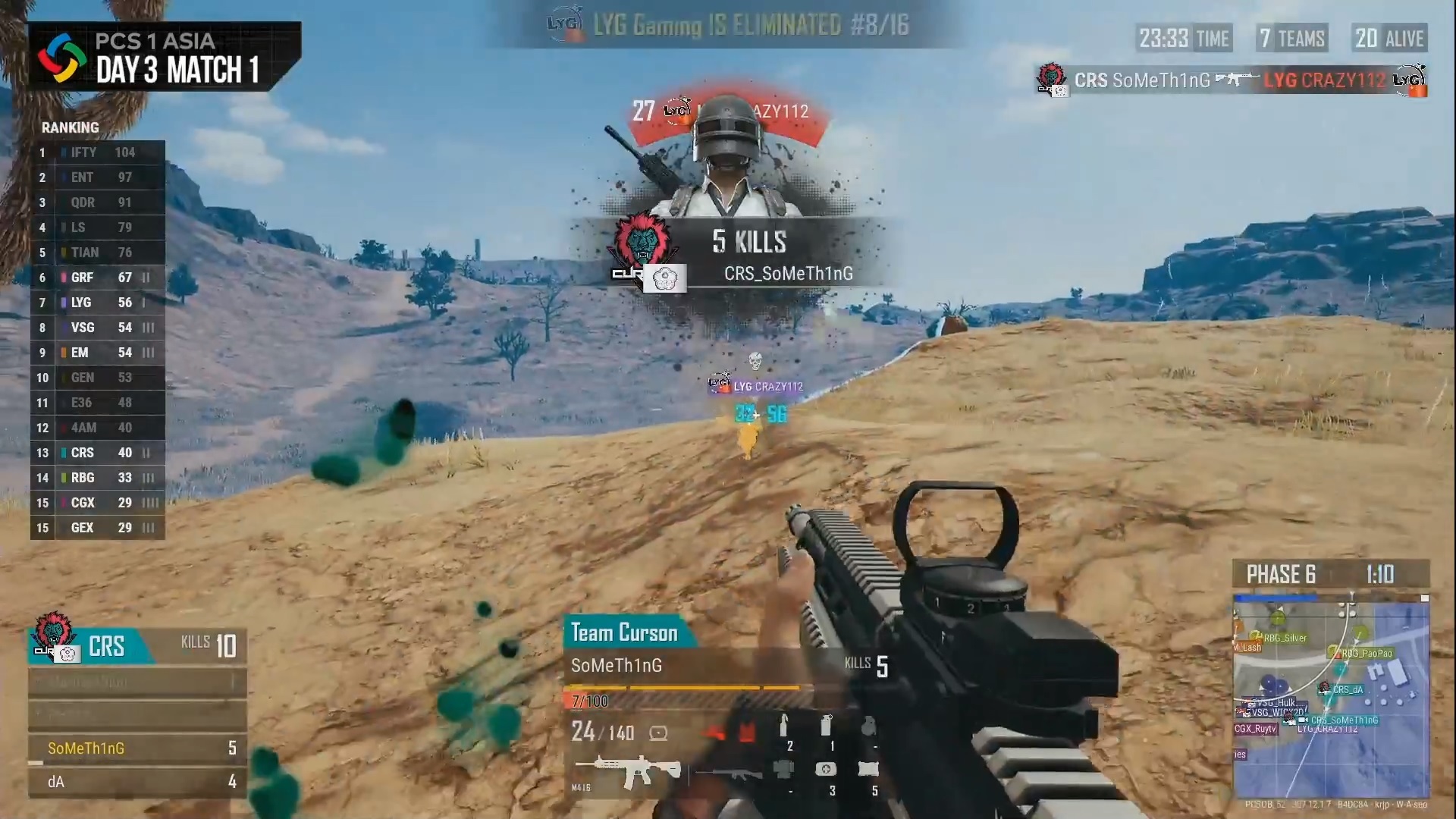Click the first aid kit icon showing 3 count

pos(827,769)
